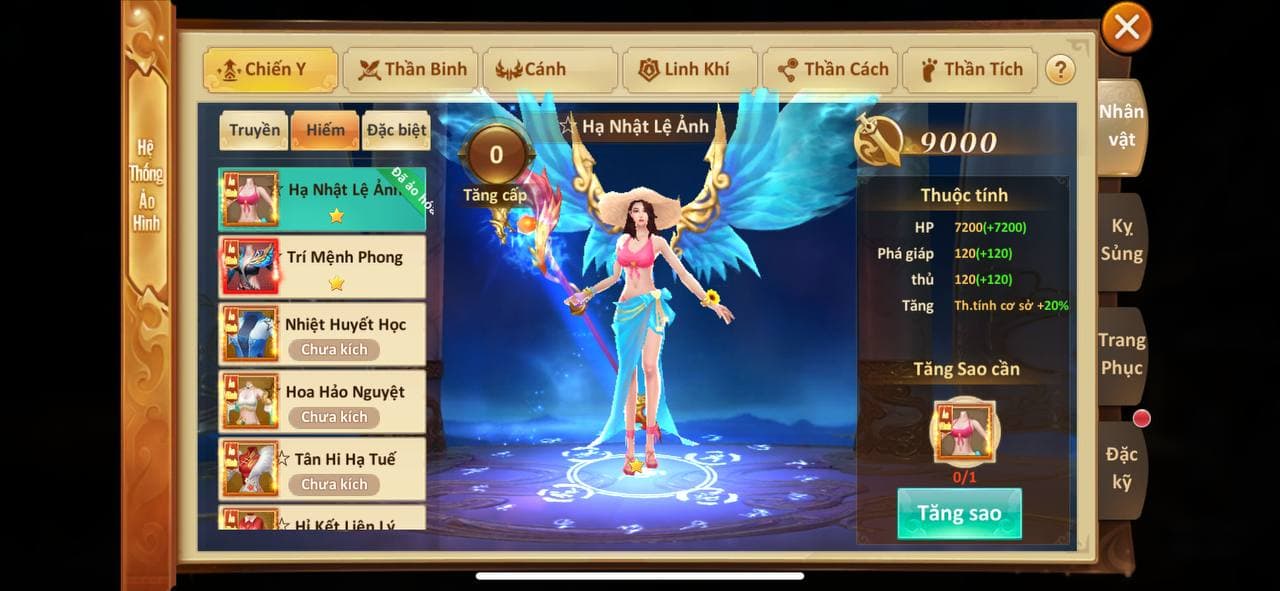The width and height of the screenshot is (1280, 591).
Task: Pick the Trí Mệnh Phong costume row
Action: (322, 267)
